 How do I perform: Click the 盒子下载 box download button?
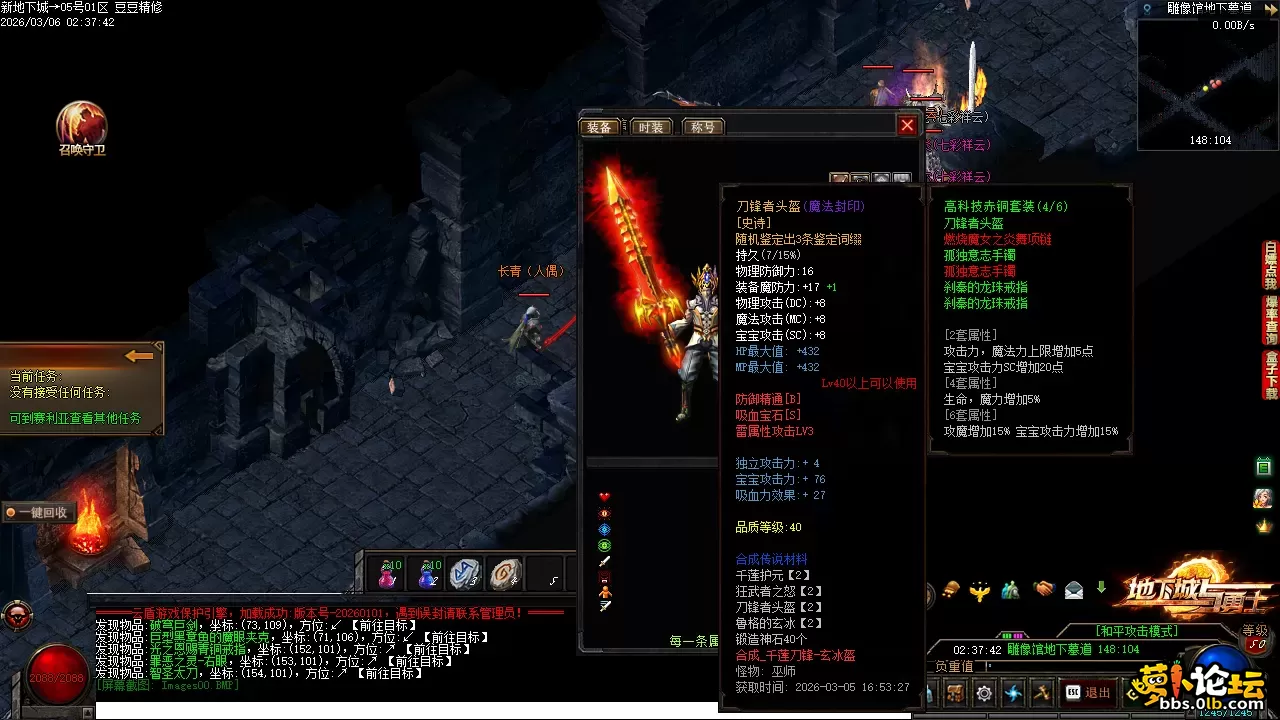[x=1271, y=373]
